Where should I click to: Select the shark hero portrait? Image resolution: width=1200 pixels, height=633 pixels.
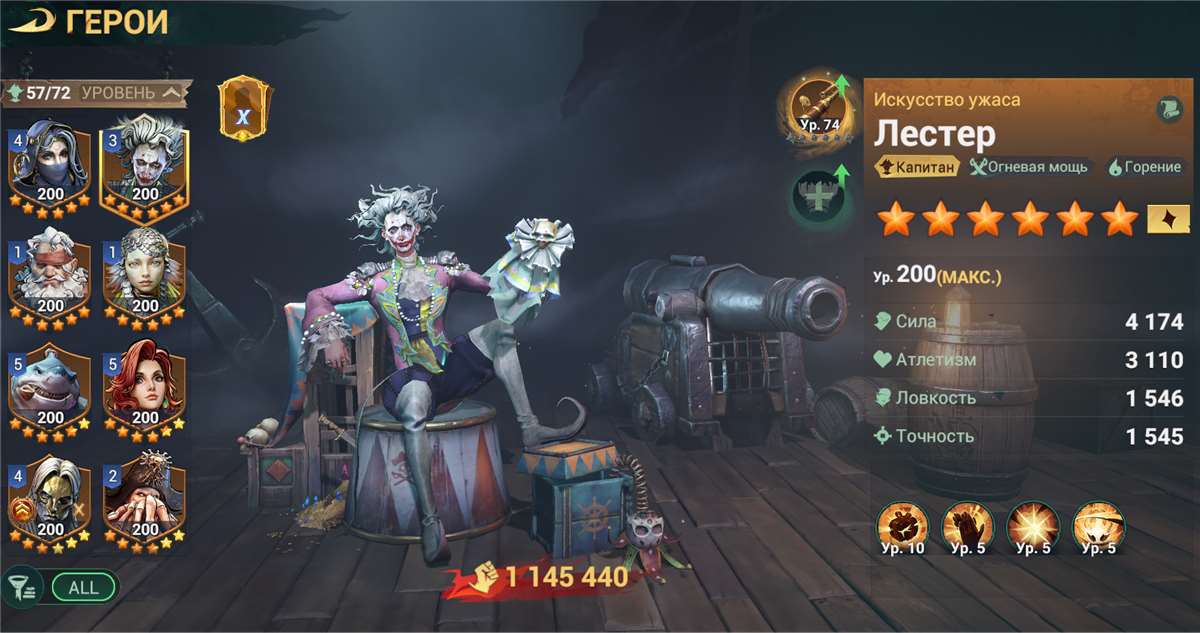tap(50, 386)
